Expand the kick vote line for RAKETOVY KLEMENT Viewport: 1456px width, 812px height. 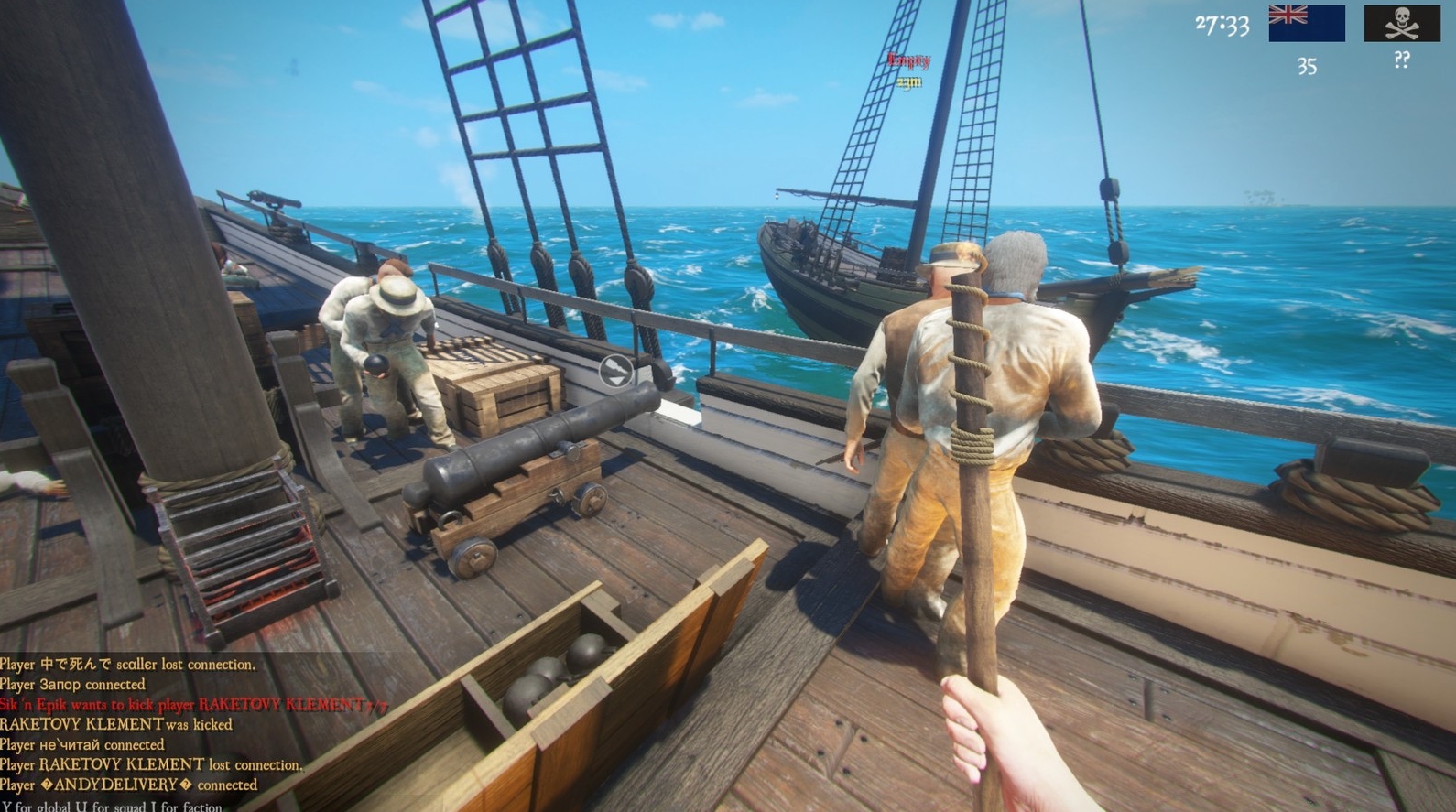[194, 704]
